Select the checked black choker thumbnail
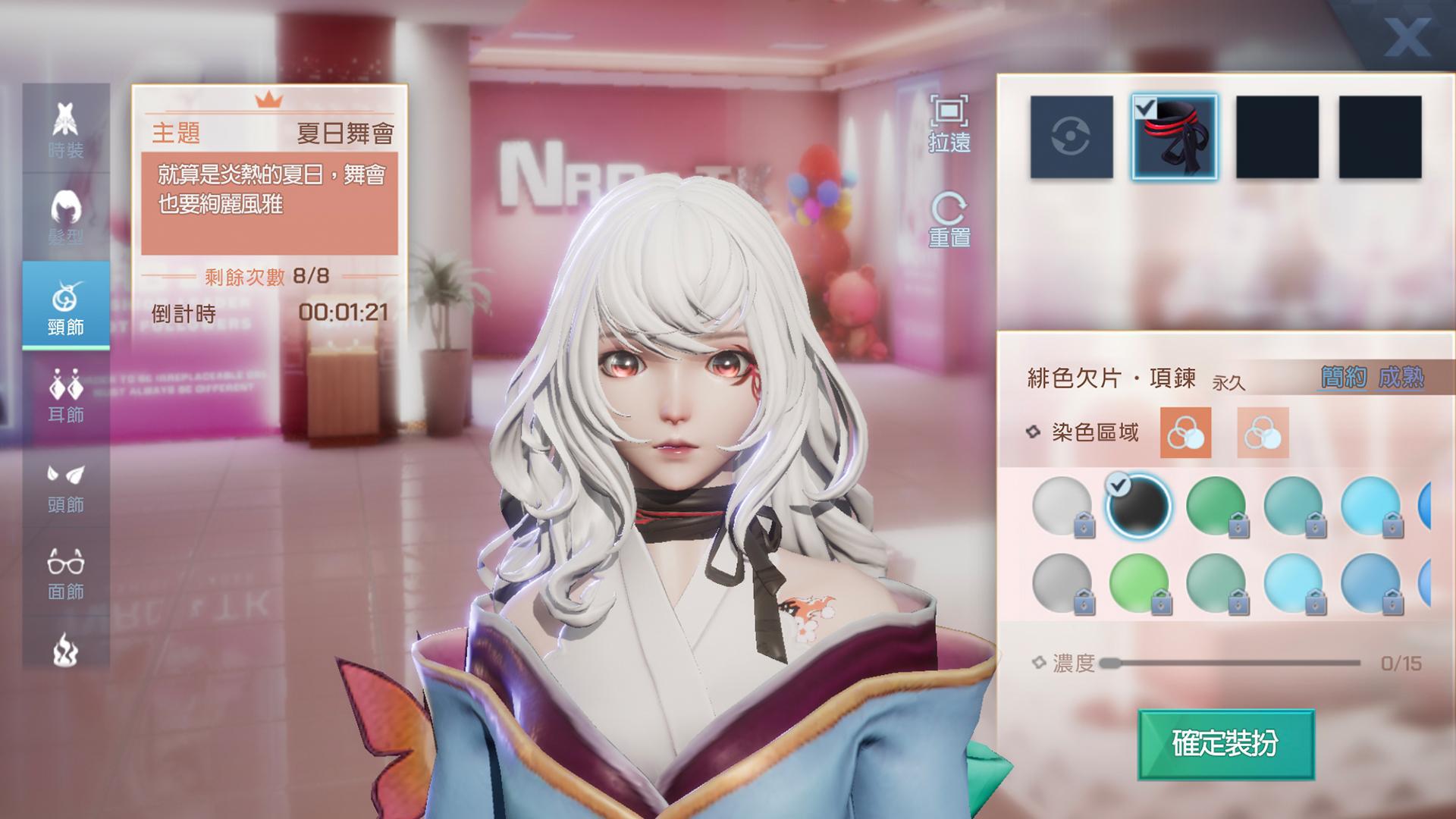The image size is (1456, 819). [1174, 138]
